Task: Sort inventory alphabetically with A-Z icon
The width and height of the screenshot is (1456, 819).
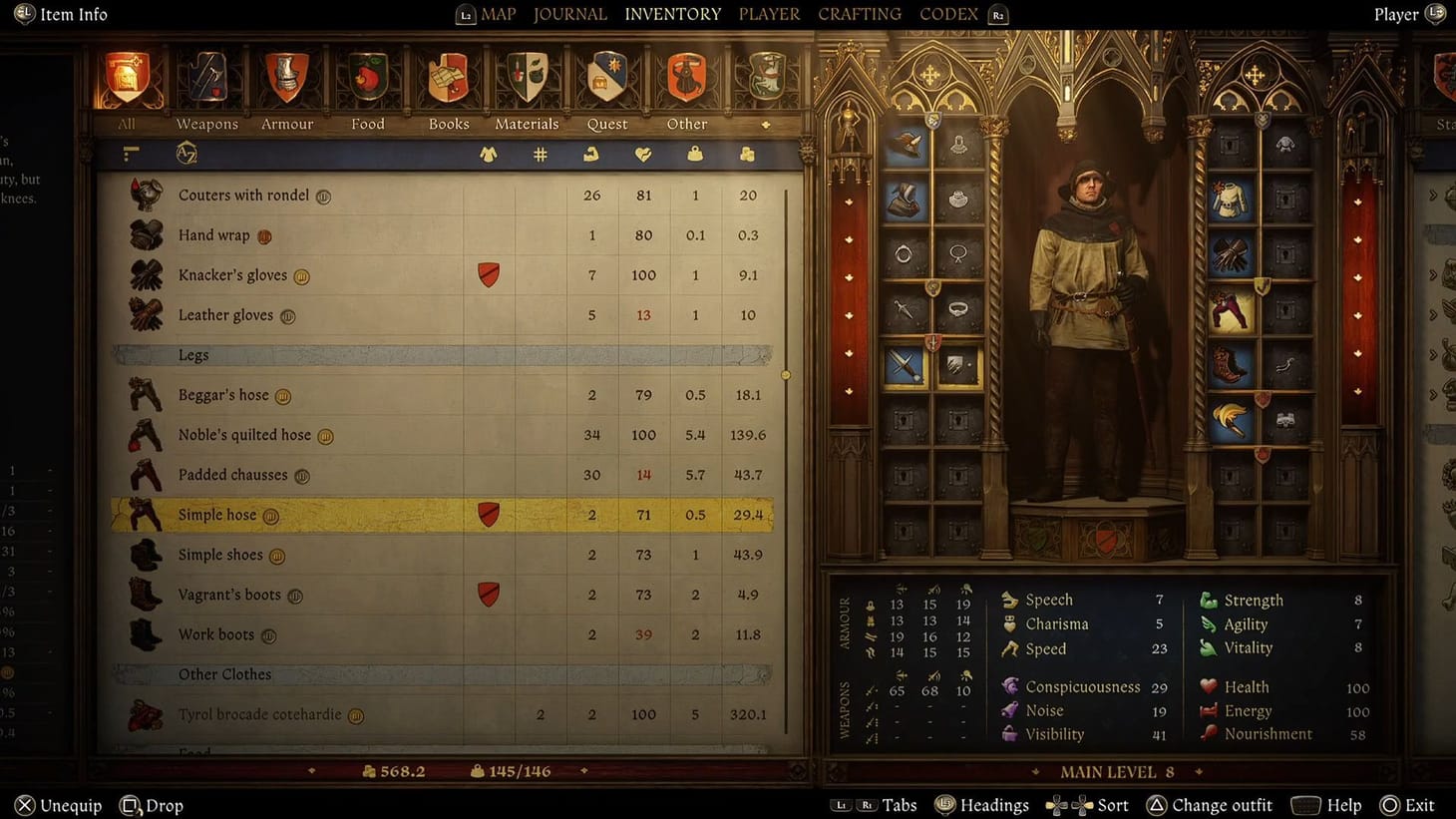Action: (x=184, y=155)
